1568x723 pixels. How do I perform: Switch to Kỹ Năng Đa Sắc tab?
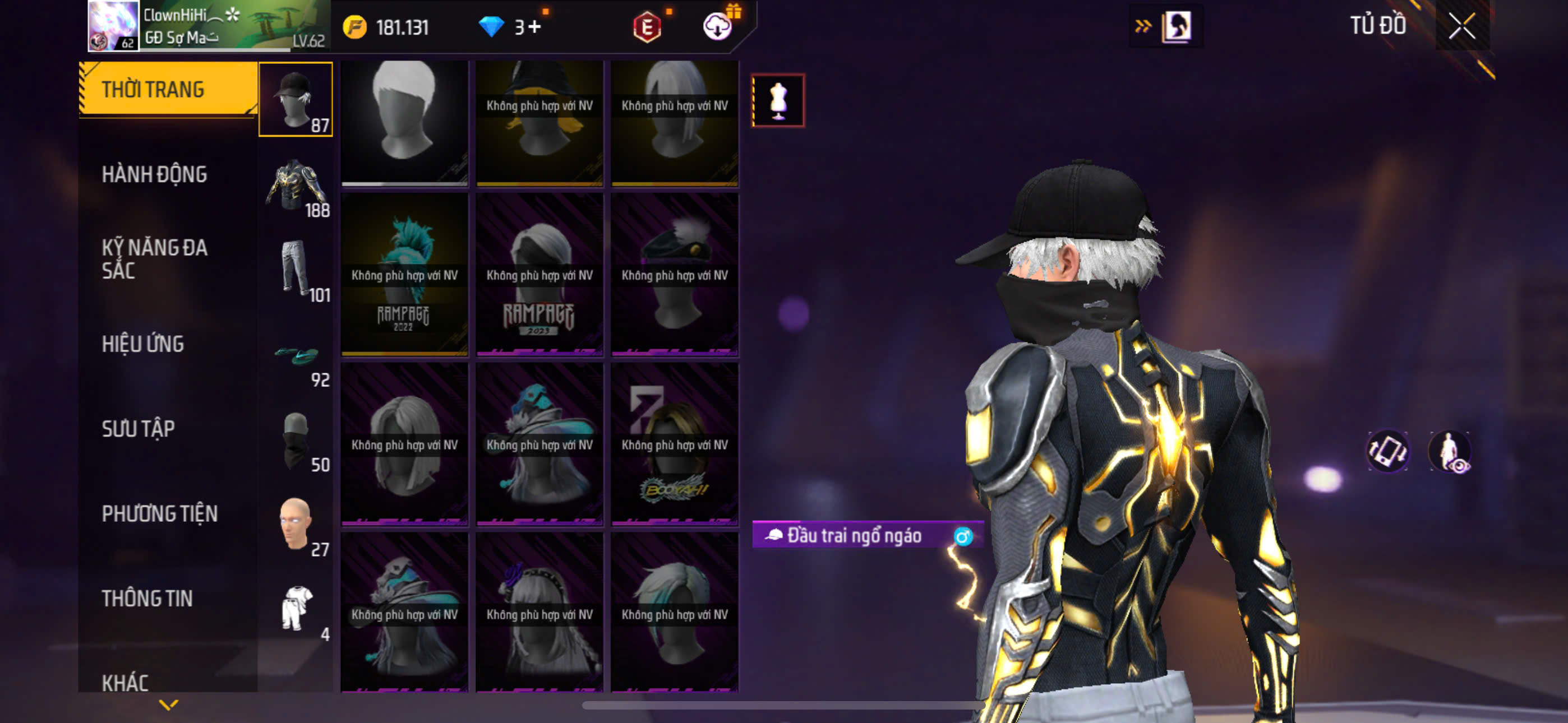tap(154, 258)
